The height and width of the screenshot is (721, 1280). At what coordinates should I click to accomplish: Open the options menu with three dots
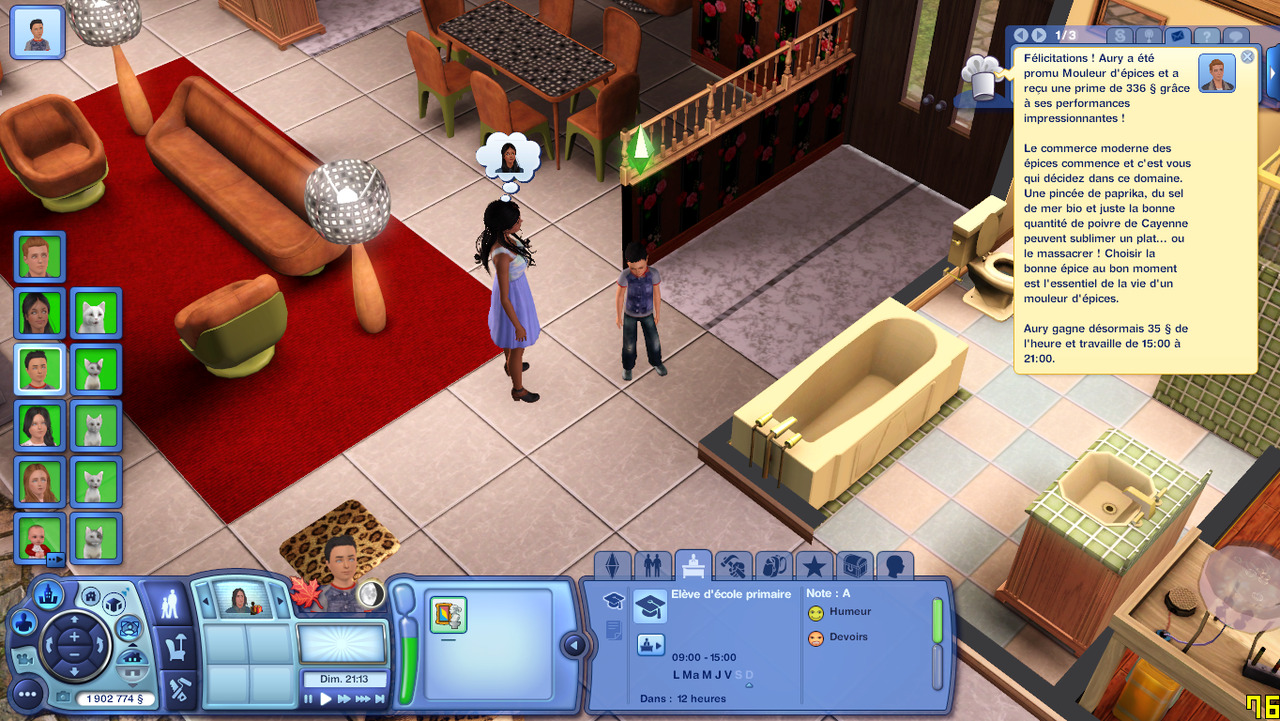tap(27, 692)
